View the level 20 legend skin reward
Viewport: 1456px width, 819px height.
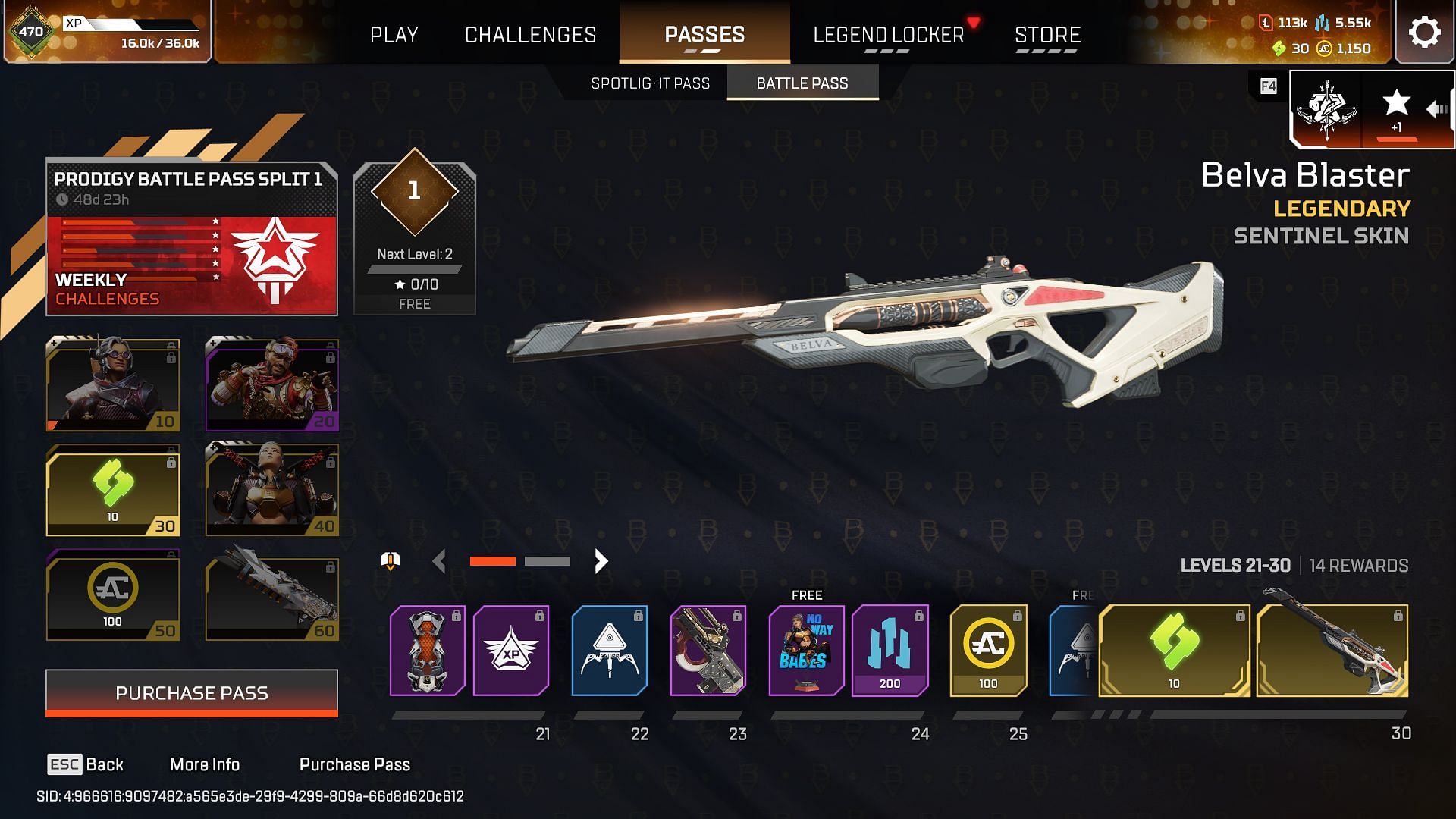point(272,385)
